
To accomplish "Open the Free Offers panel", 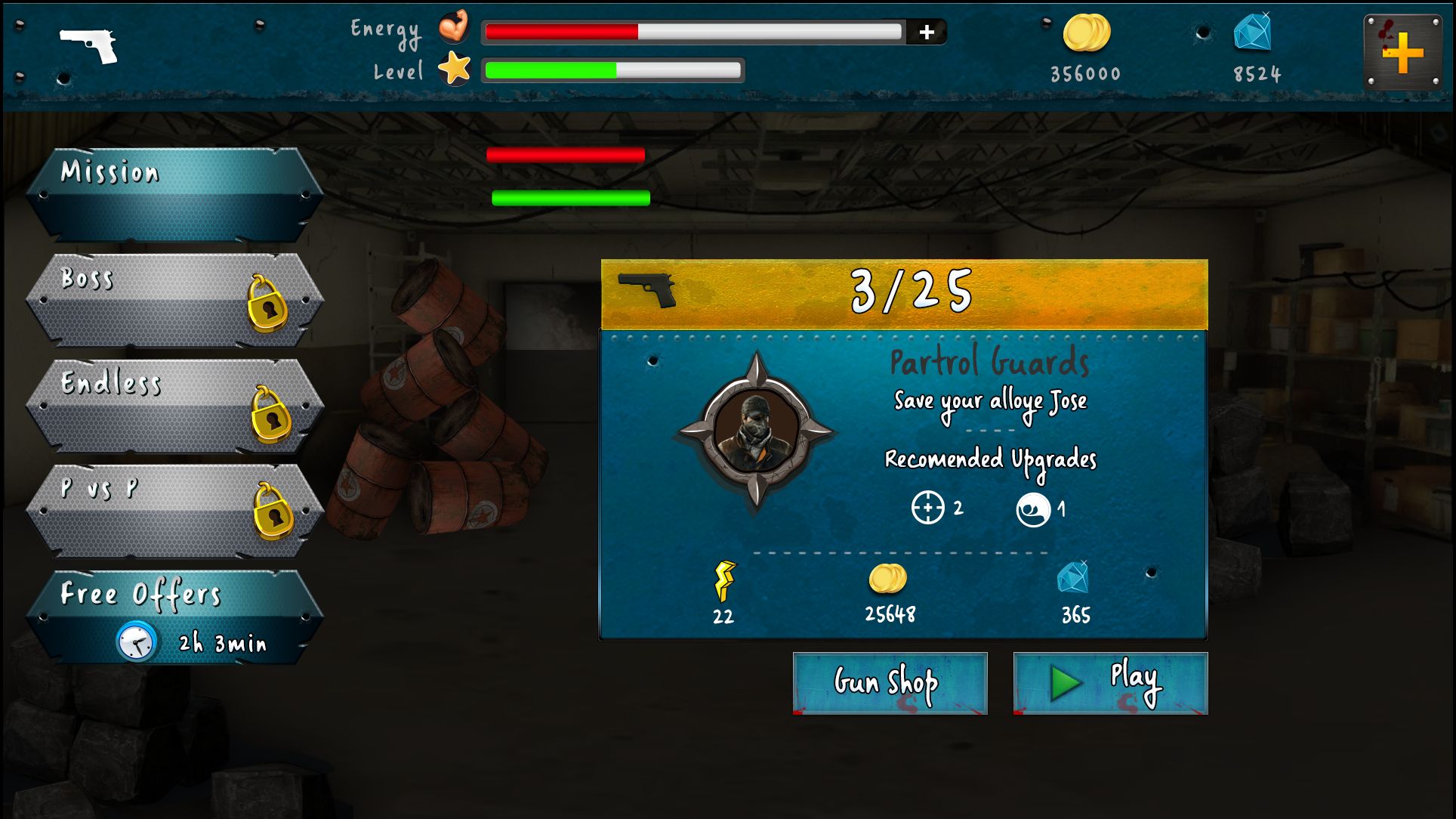I will coord(175,617).
